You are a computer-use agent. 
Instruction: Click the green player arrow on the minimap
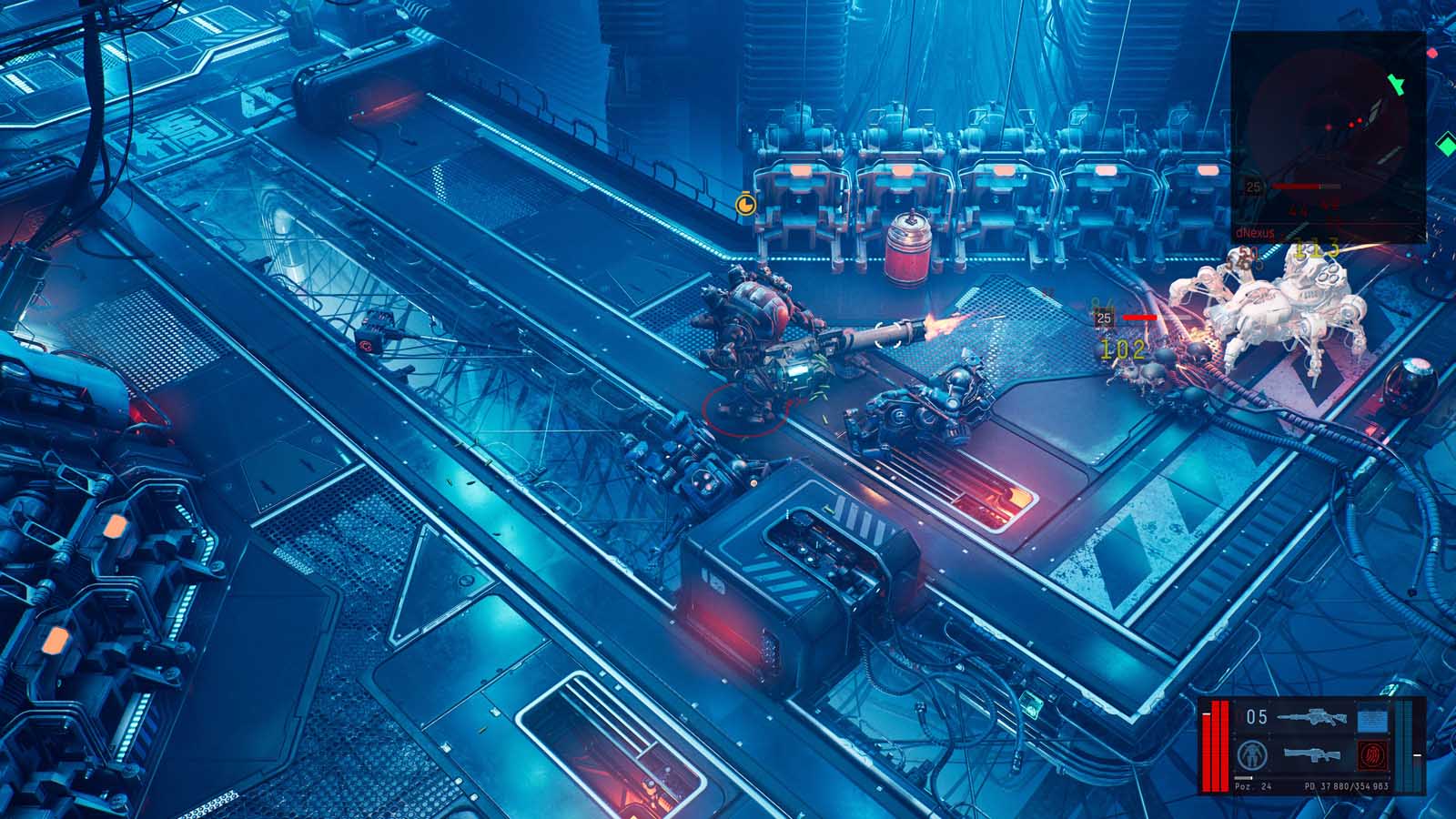pos(1397,86)
